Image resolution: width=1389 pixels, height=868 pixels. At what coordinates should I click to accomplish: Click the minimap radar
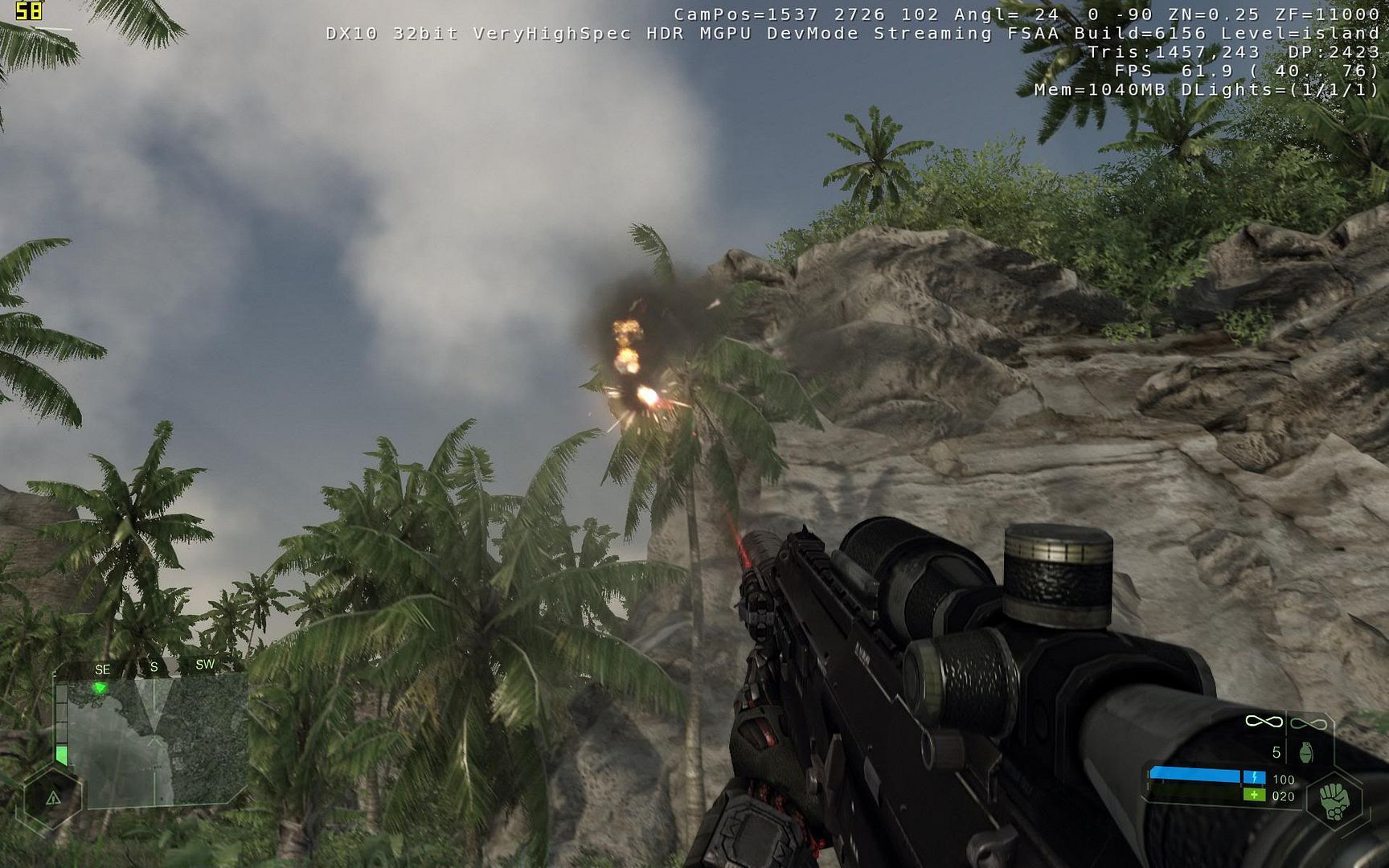157,742
